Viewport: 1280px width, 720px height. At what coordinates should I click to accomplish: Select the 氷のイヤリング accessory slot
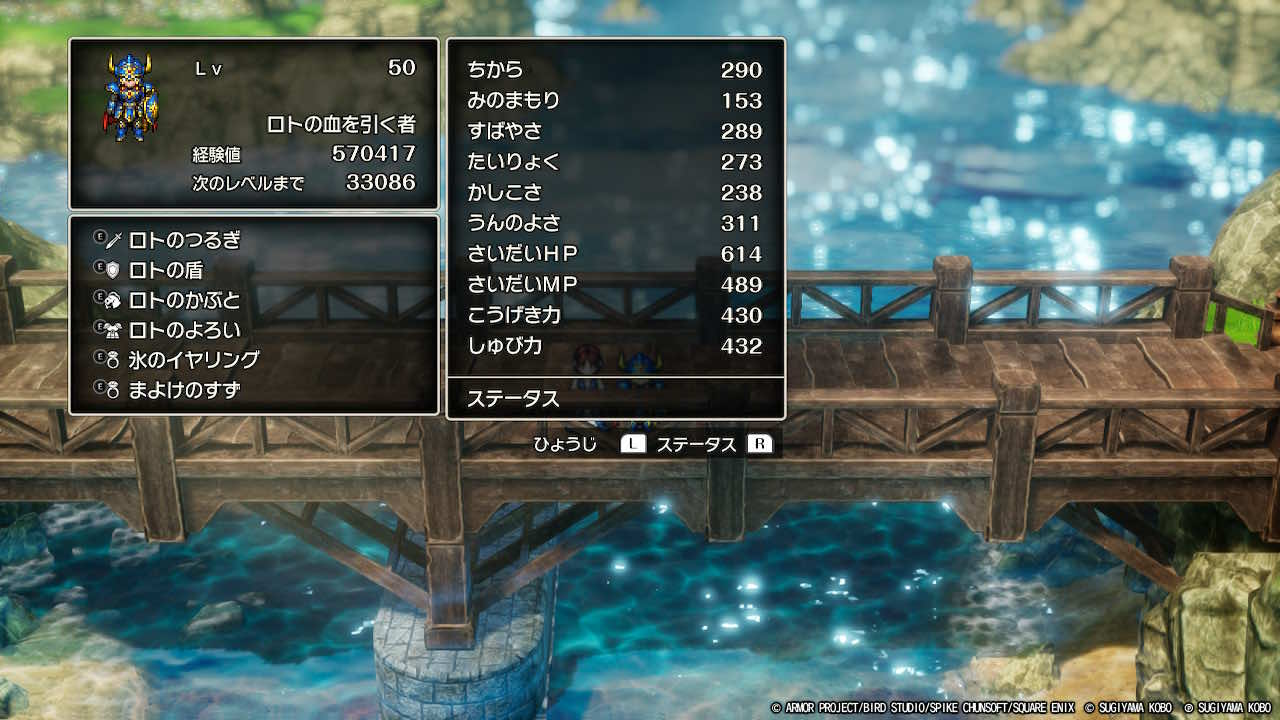coord(194,360)
